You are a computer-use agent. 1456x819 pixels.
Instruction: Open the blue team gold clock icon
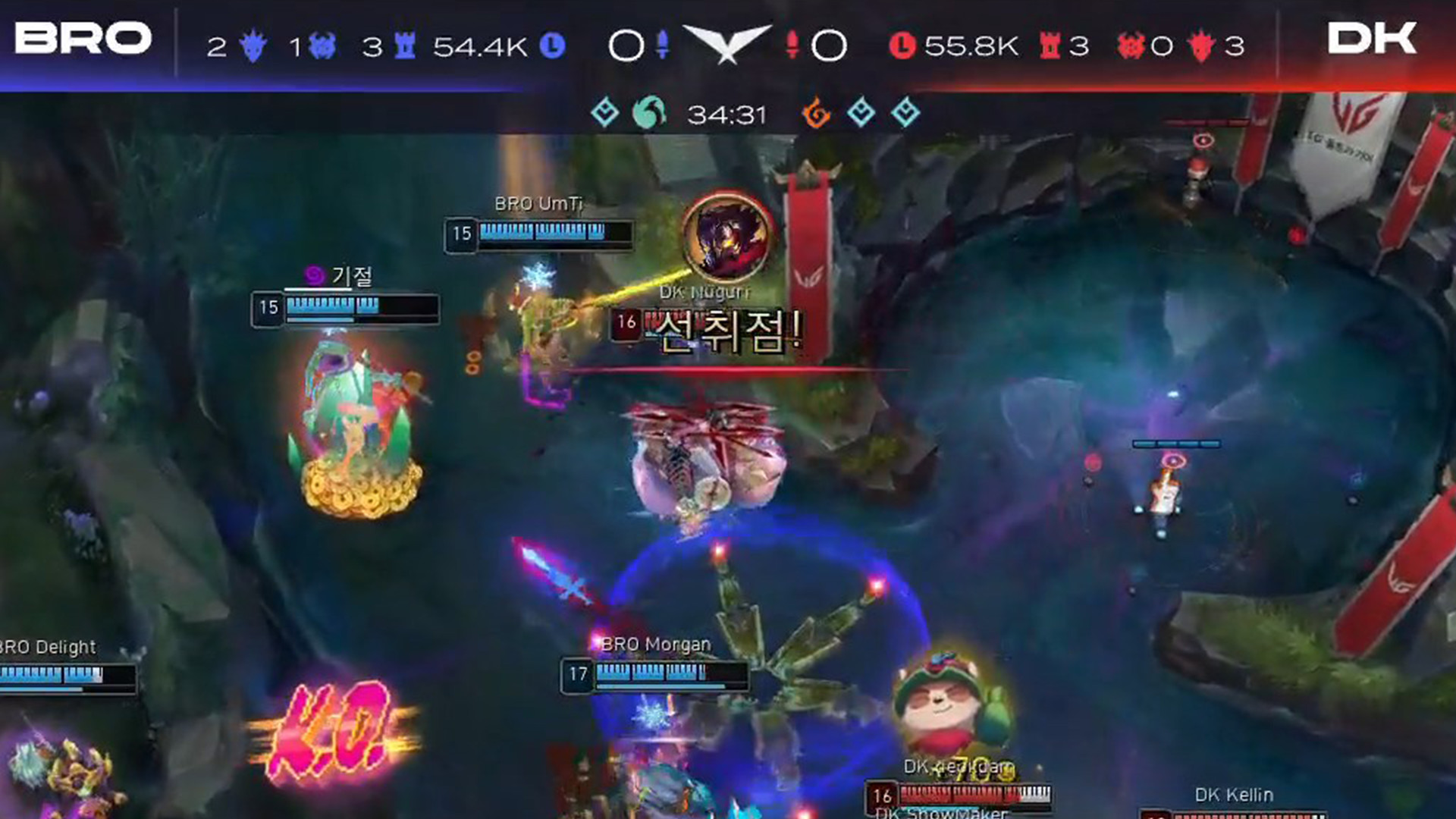click(x=552, y=44)
